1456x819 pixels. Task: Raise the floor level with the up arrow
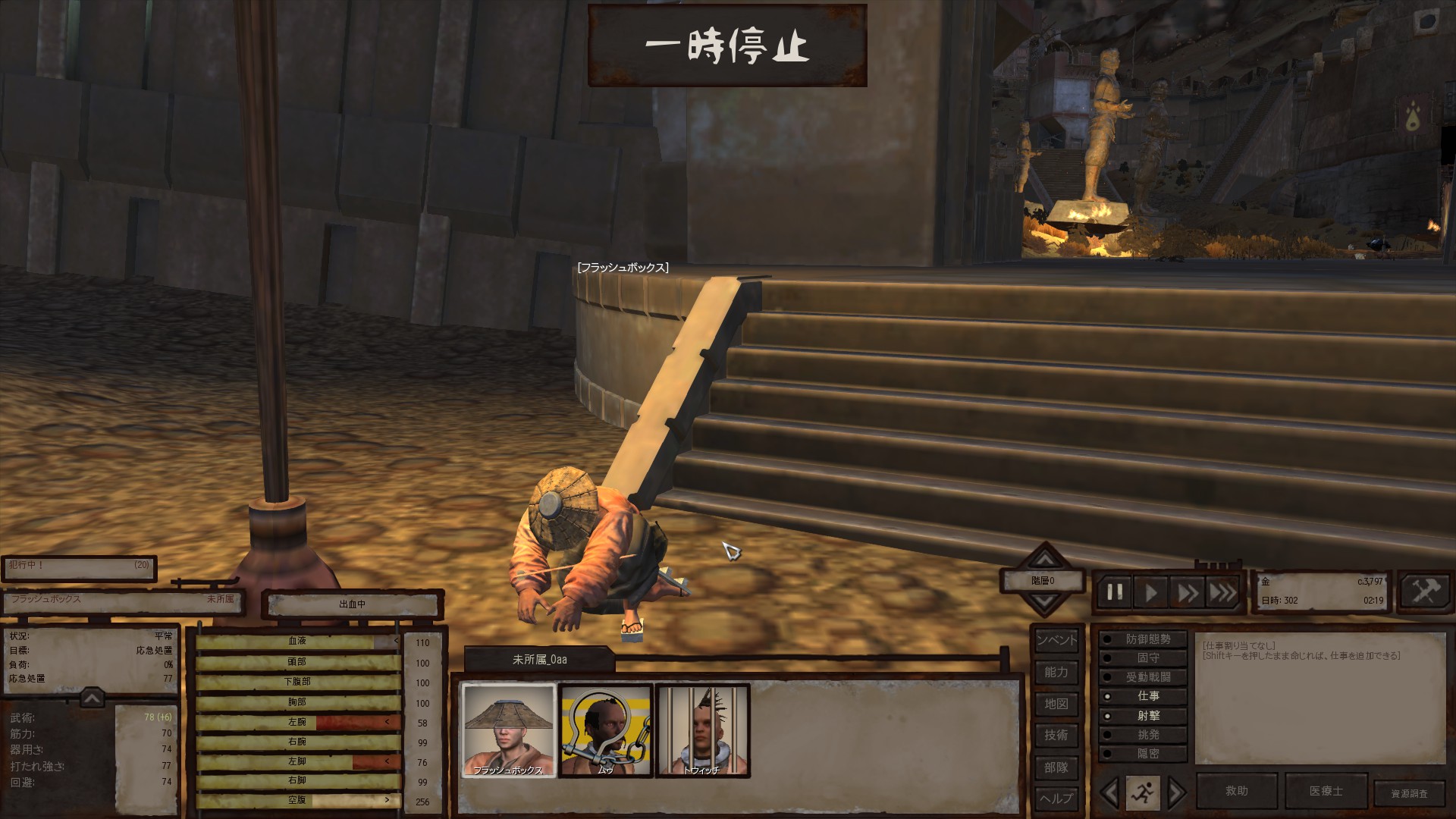click(x=1045, y=560)
